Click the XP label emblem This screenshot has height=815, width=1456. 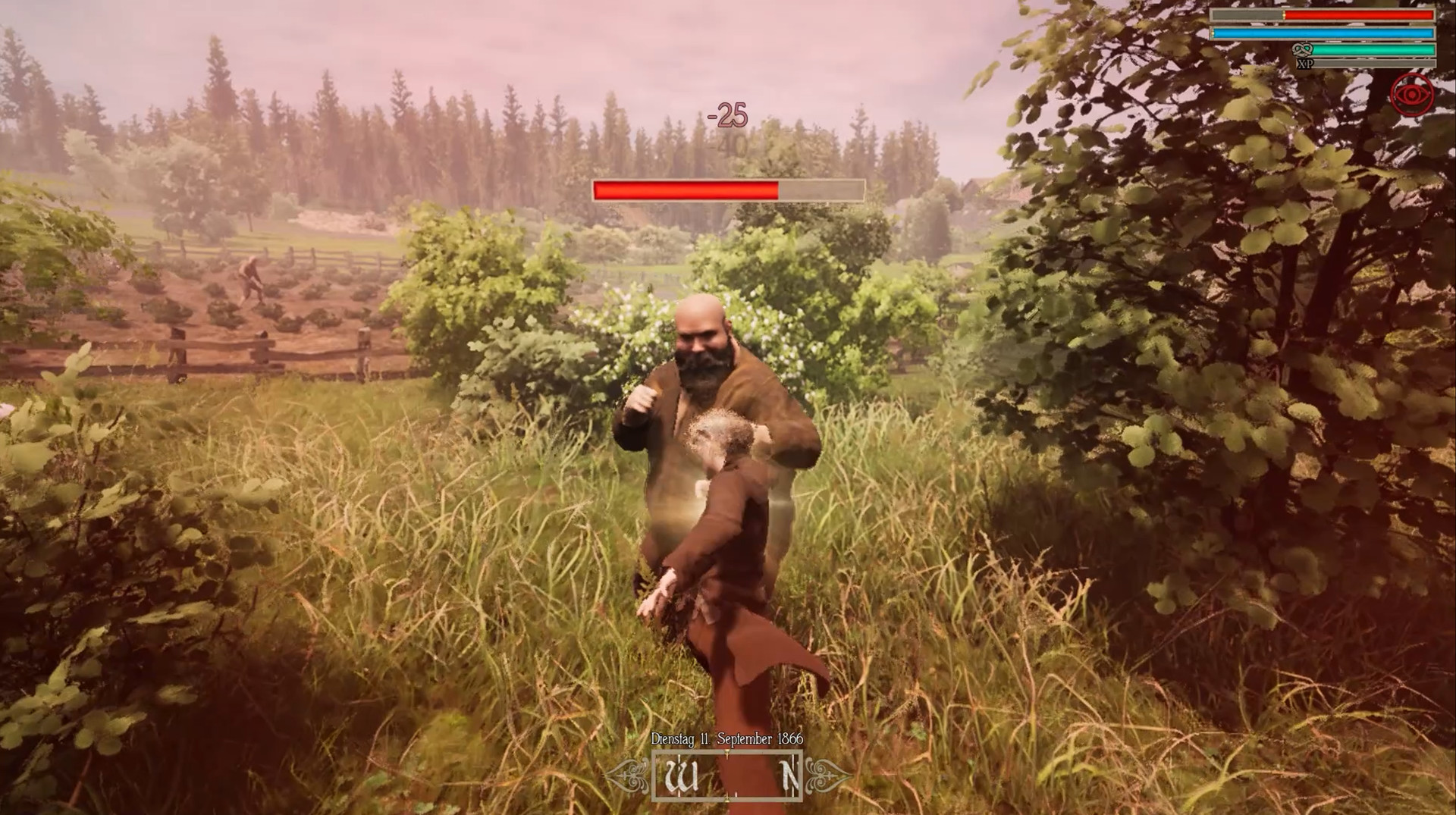coord(1305,64)
